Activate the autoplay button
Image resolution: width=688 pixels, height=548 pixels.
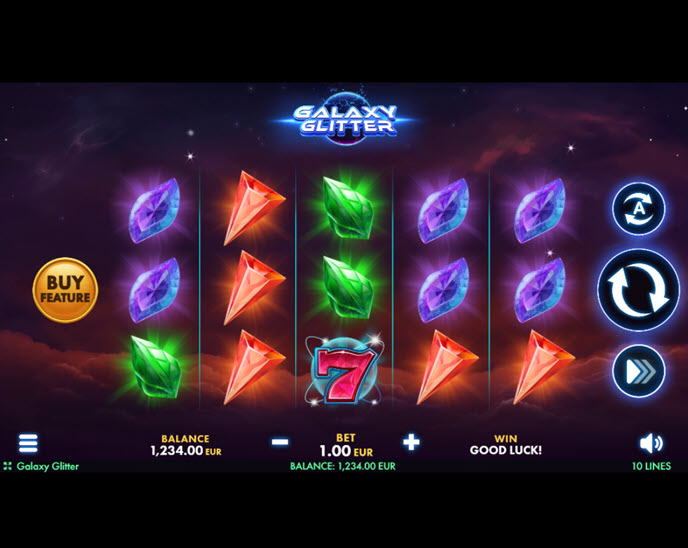pos(638,209)
